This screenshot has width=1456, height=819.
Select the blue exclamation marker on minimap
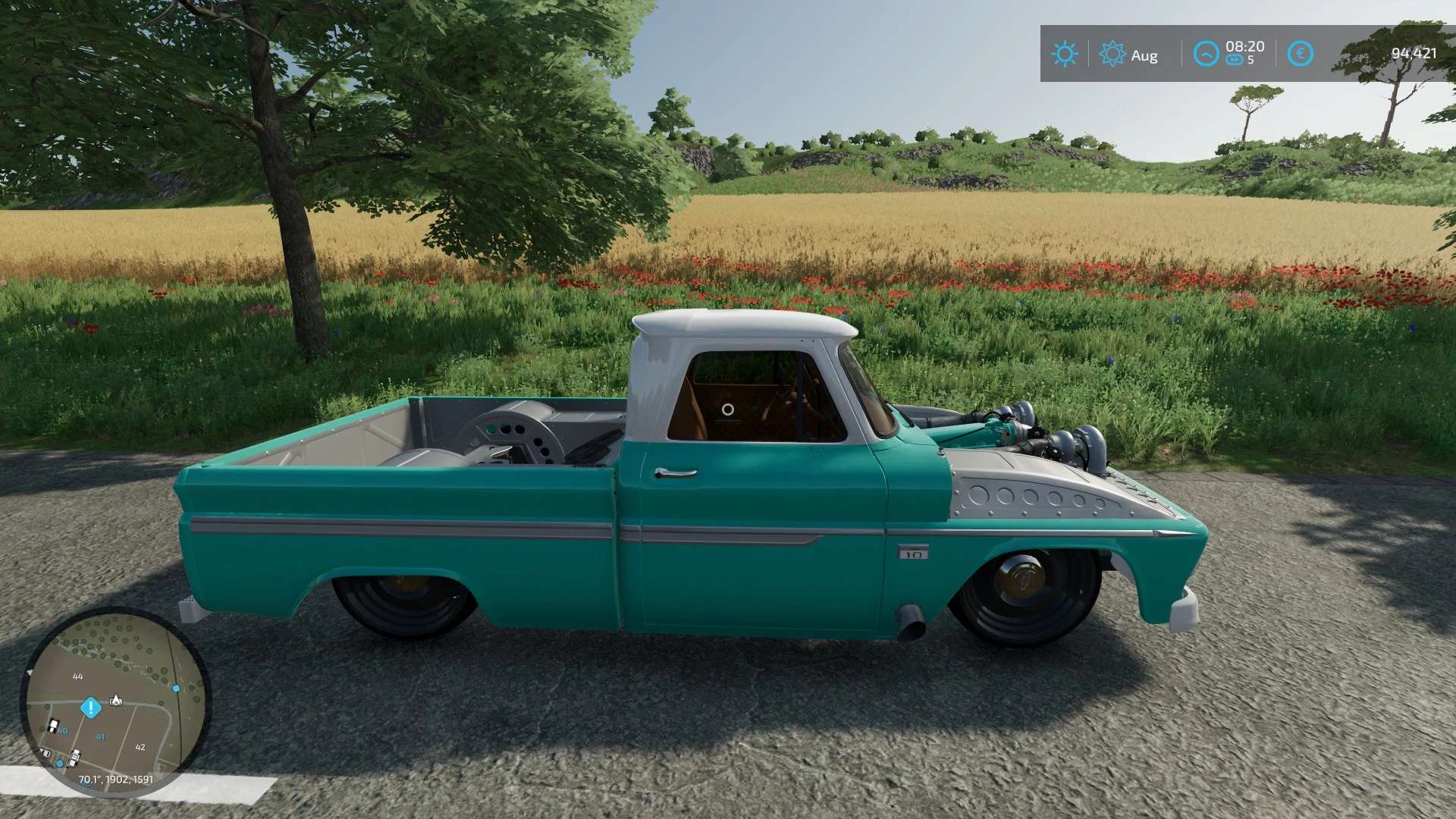[91, 708]
